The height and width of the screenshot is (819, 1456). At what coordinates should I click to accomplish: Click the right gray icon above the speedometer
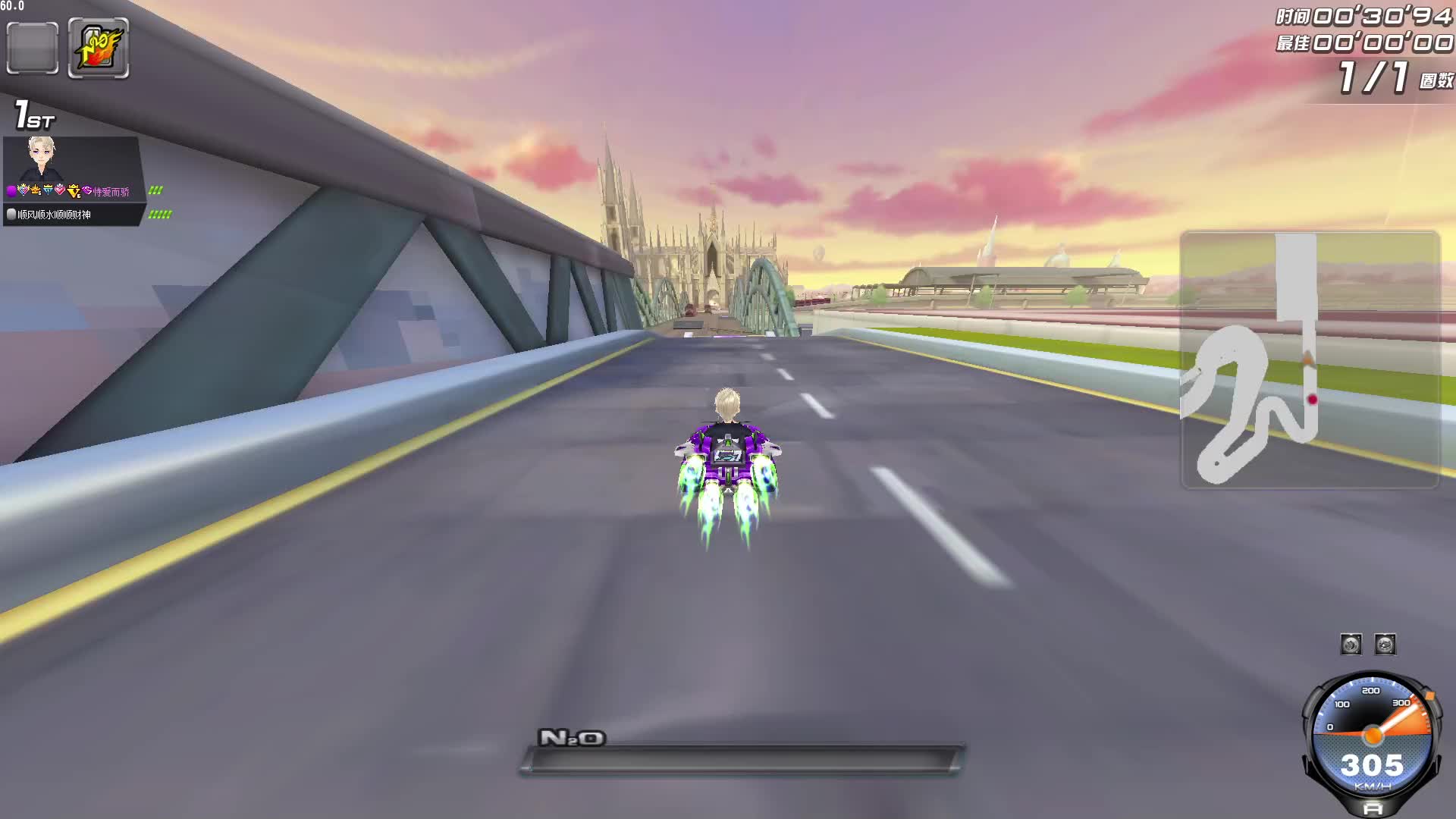click(x=1385, y=645)
